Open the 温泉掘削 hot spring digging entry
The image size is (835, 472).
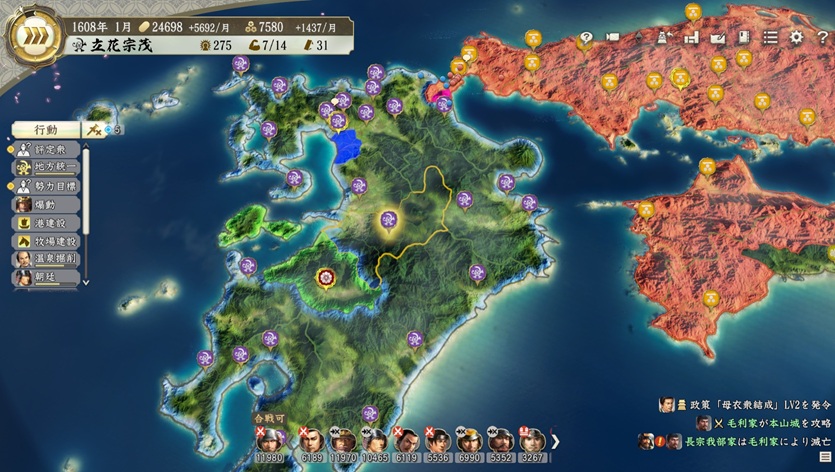(46, 258)
